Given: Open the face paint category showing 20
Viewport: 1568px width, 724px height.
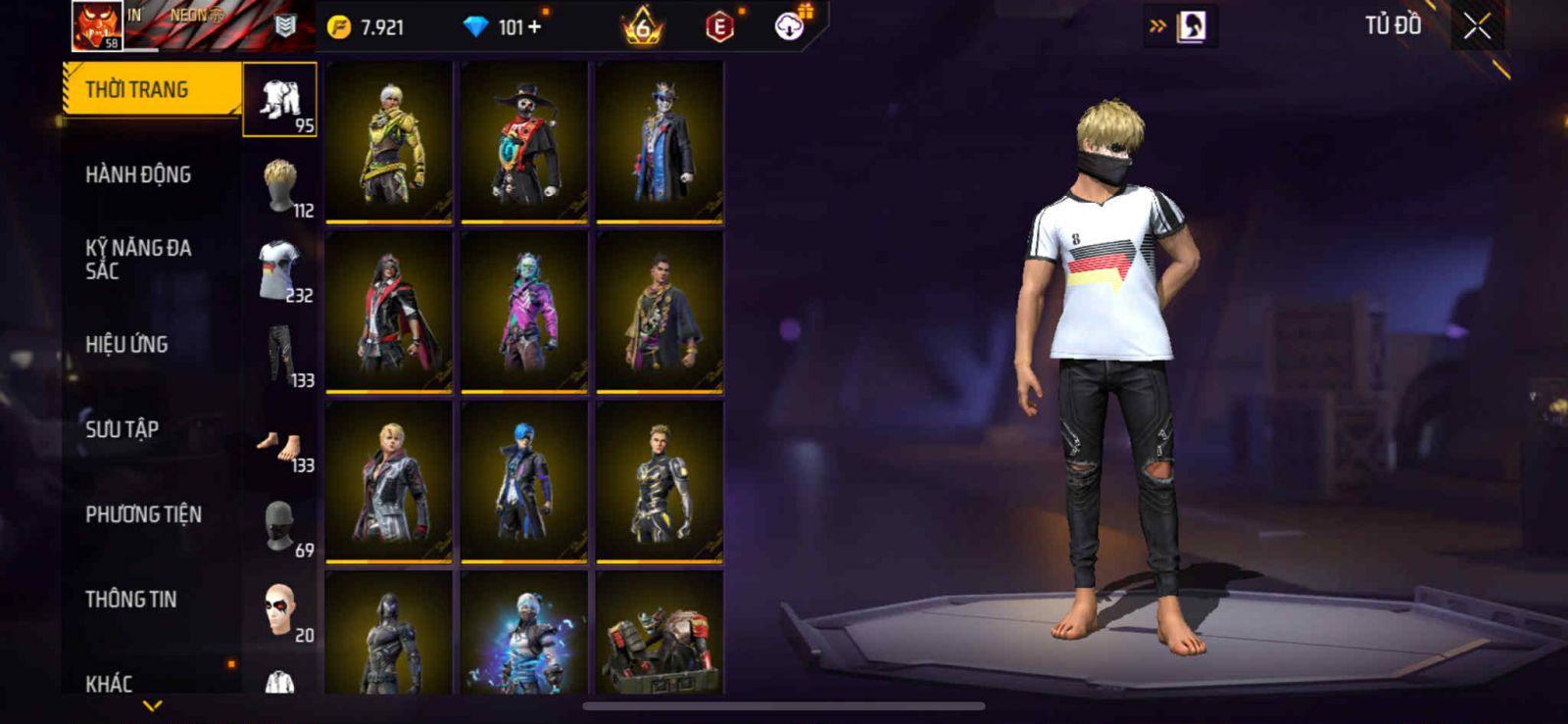Looking at the screenshot, I should [280, 611].
